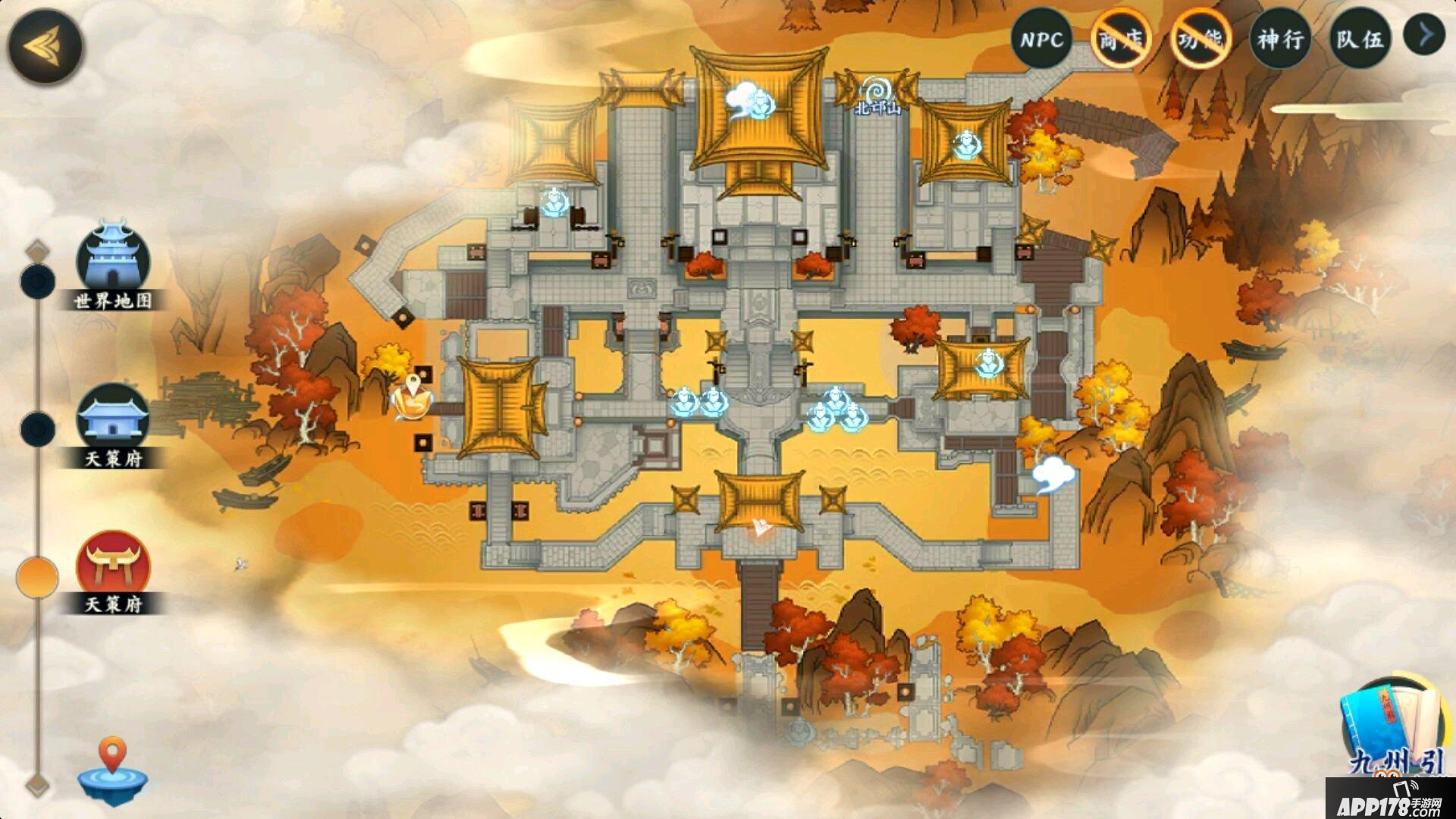Toggle the NPC map filter
Screen dimensions: 1456x819
pyautogui.click(x=1041, y=39)
